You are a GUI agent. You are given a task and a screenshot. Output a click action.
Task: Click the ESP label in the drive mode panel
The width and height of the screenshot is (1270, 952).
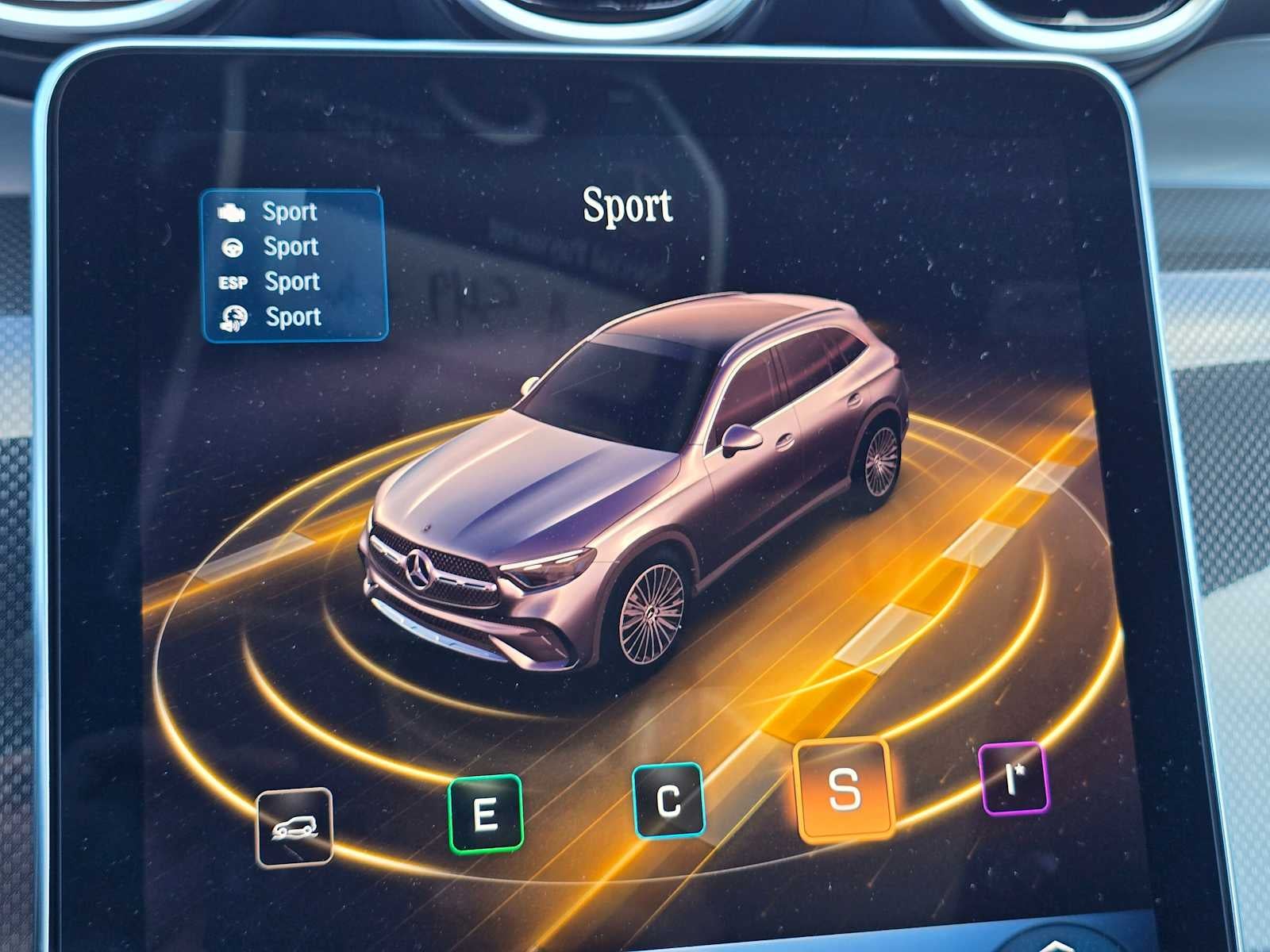click(233, 282)
